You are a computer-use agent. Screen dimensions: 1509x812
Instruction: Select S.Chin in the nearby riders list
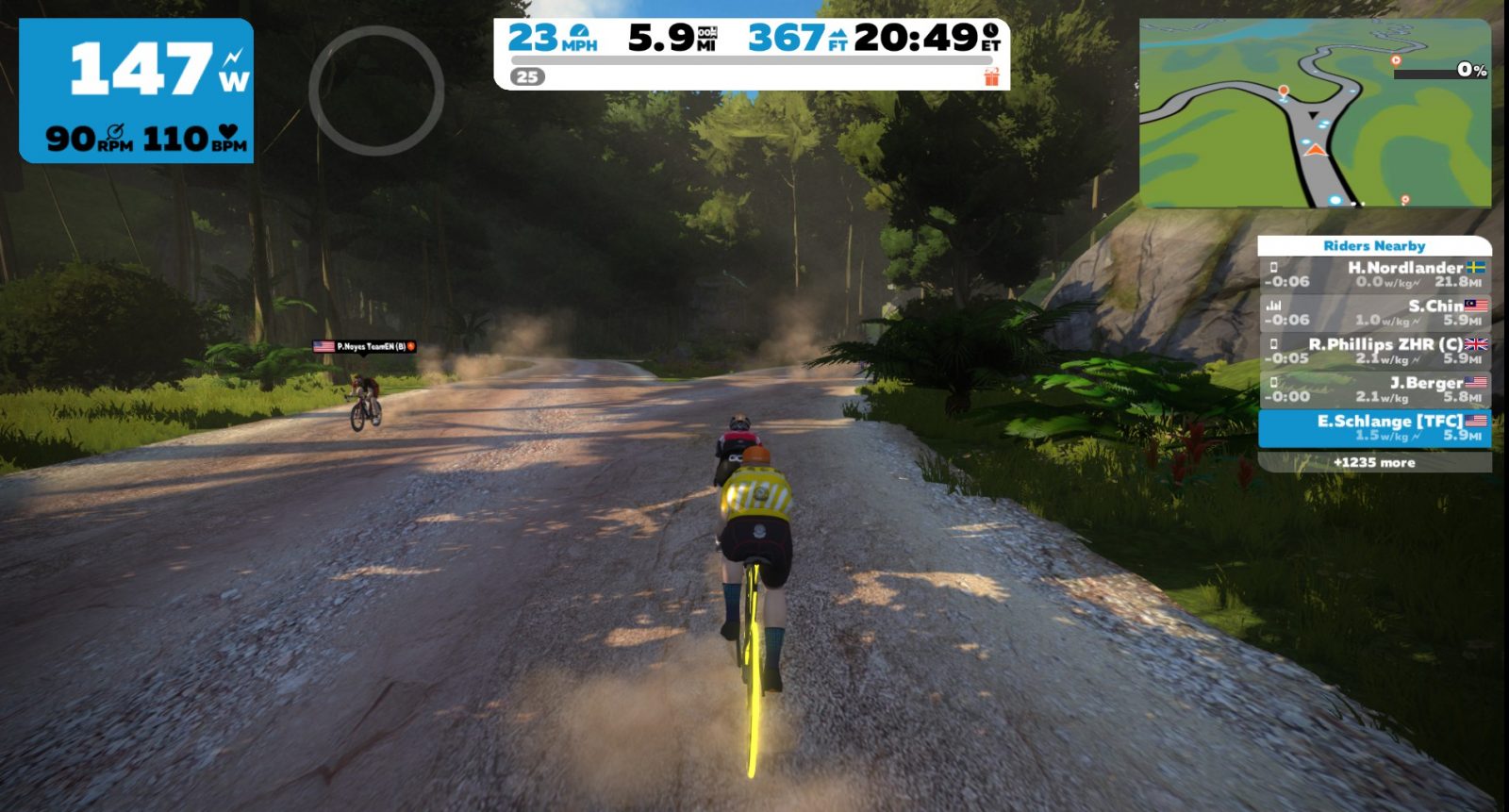pyautogui.click(x=1374, y=312)
